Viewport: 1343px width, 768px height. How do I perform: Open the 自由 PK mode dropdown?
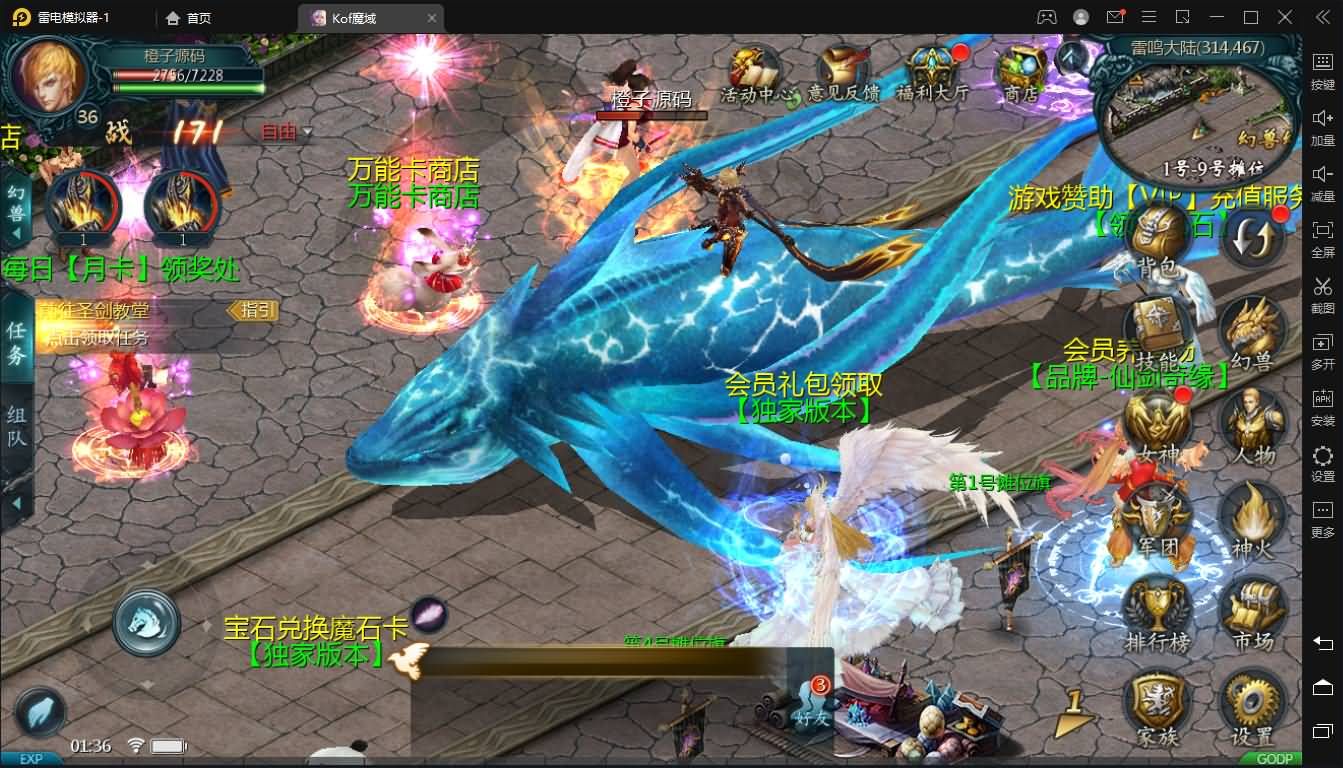[x=285, y=131]
